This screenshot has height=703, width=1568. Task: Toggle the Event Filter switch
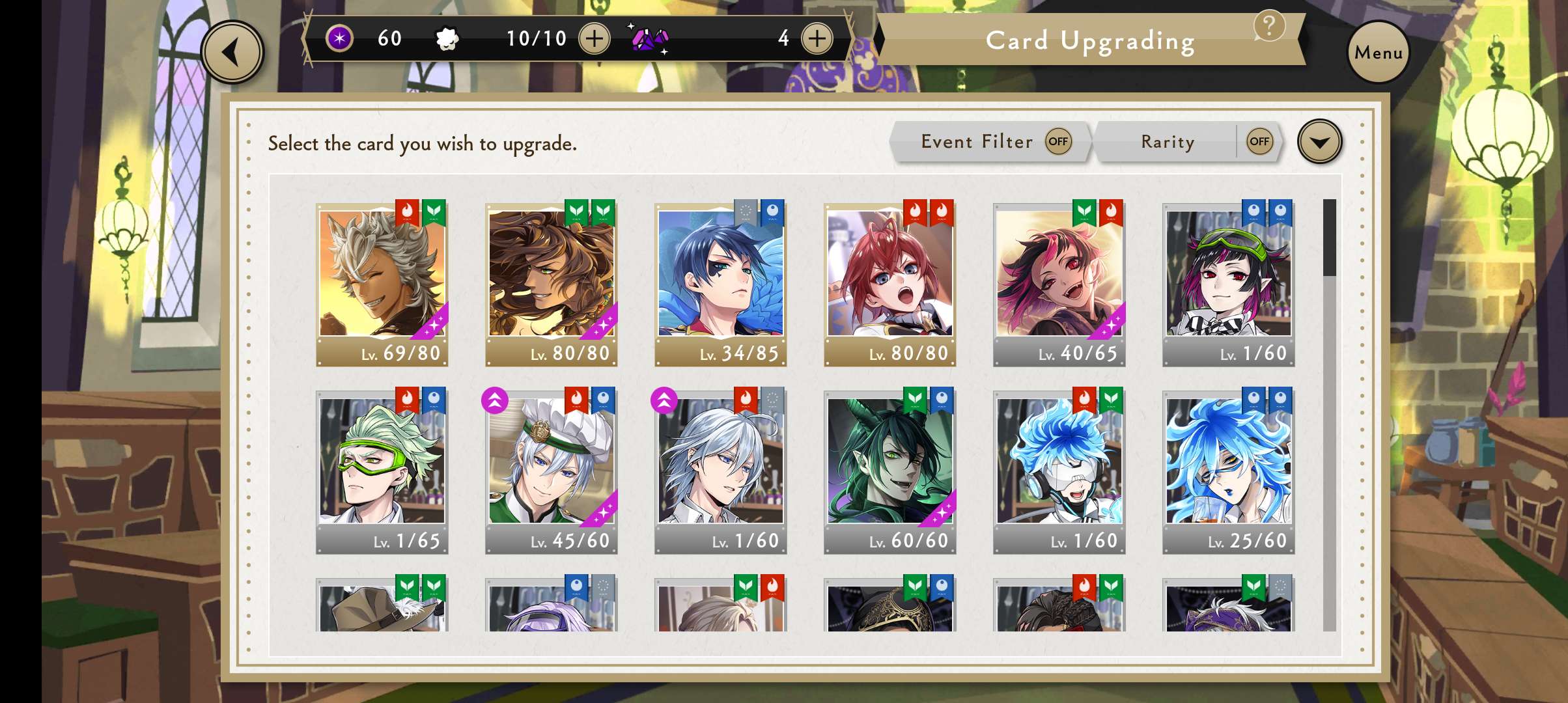1058,141
